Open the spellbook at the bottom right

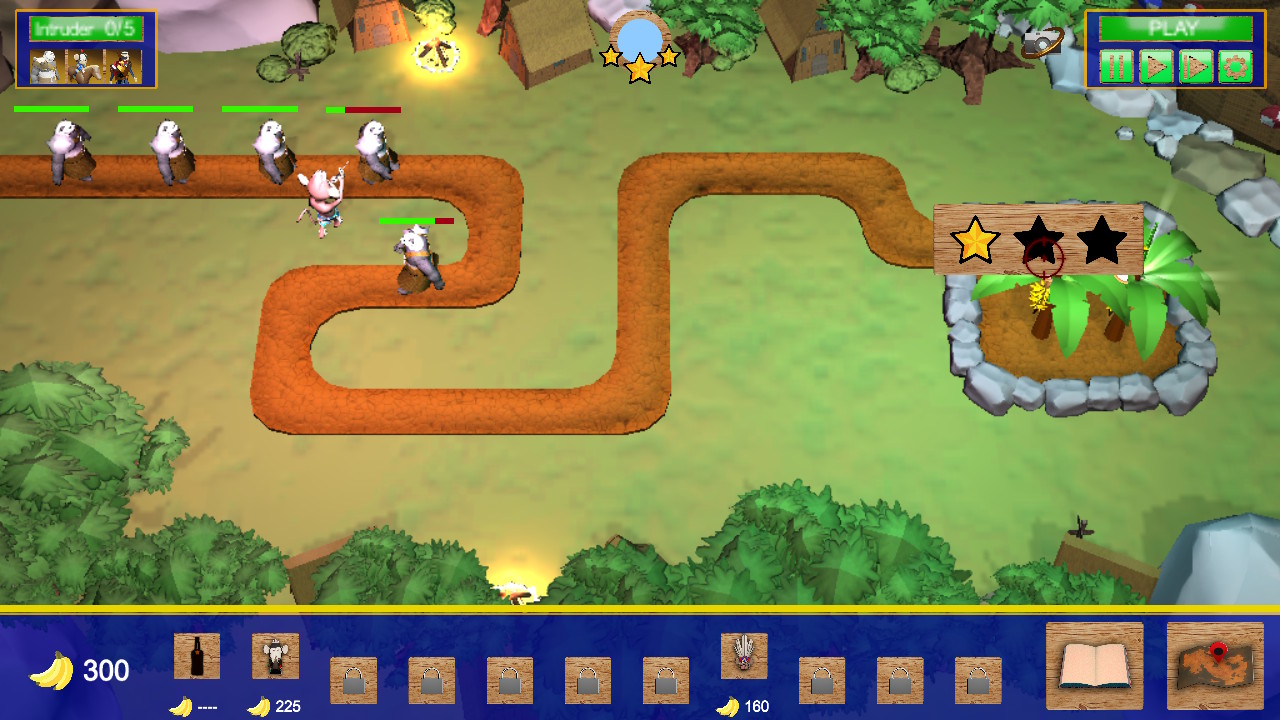[1093, 664]
